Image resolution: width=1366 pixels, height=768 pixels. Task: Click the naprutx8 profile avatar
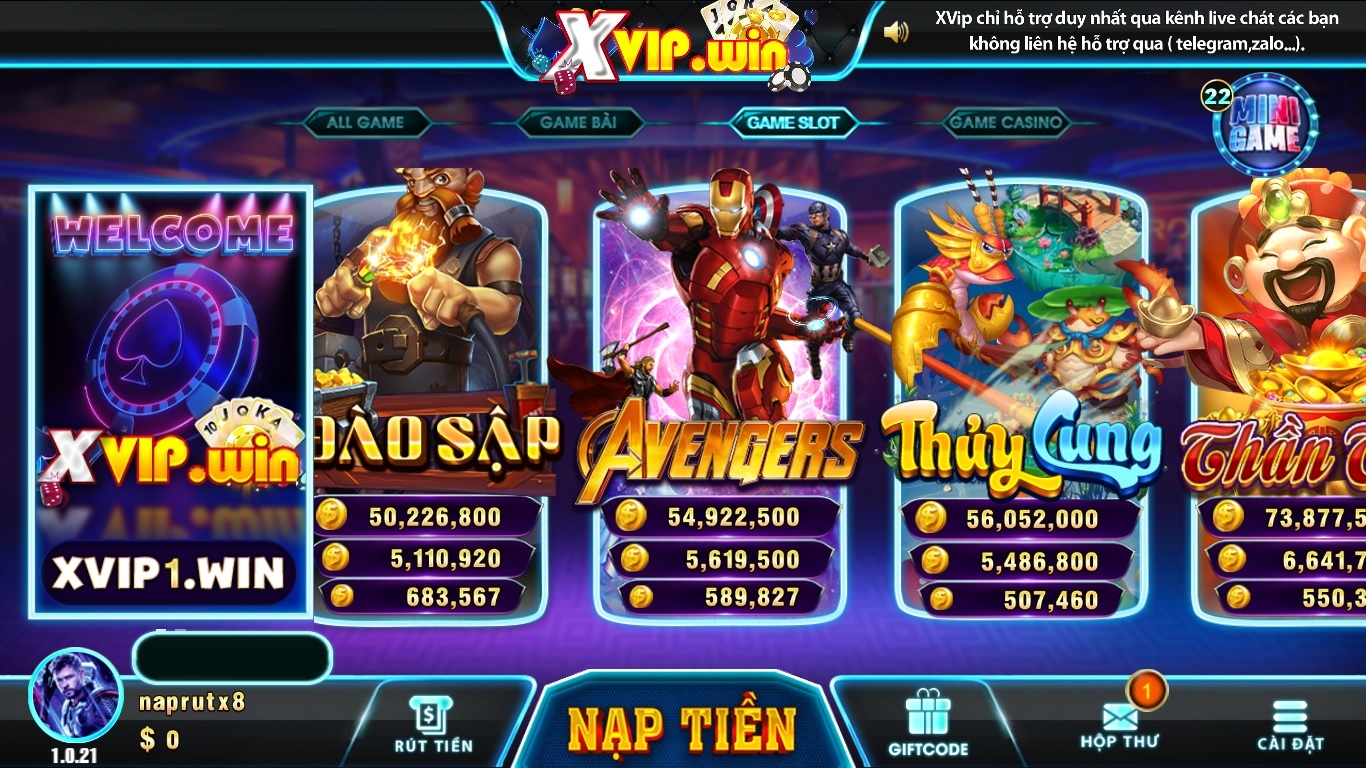pyautogui.click(x=75, y=692)
